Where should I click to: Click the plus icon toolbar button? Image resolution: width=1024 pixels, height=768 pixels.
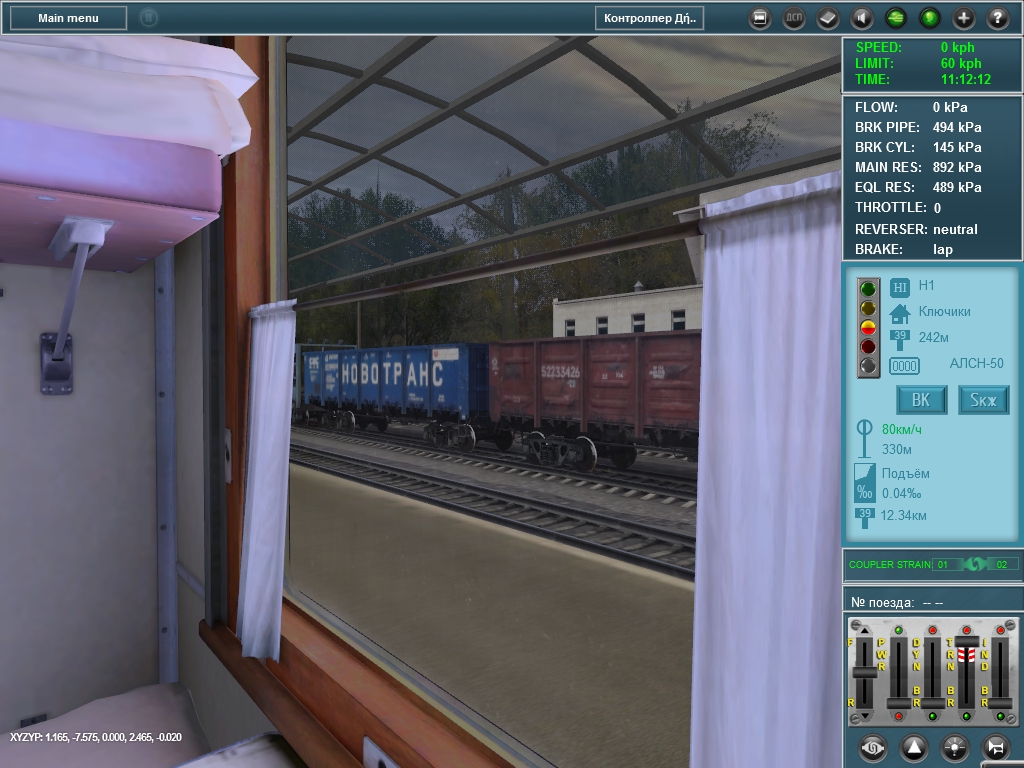[x=964, y=18]
